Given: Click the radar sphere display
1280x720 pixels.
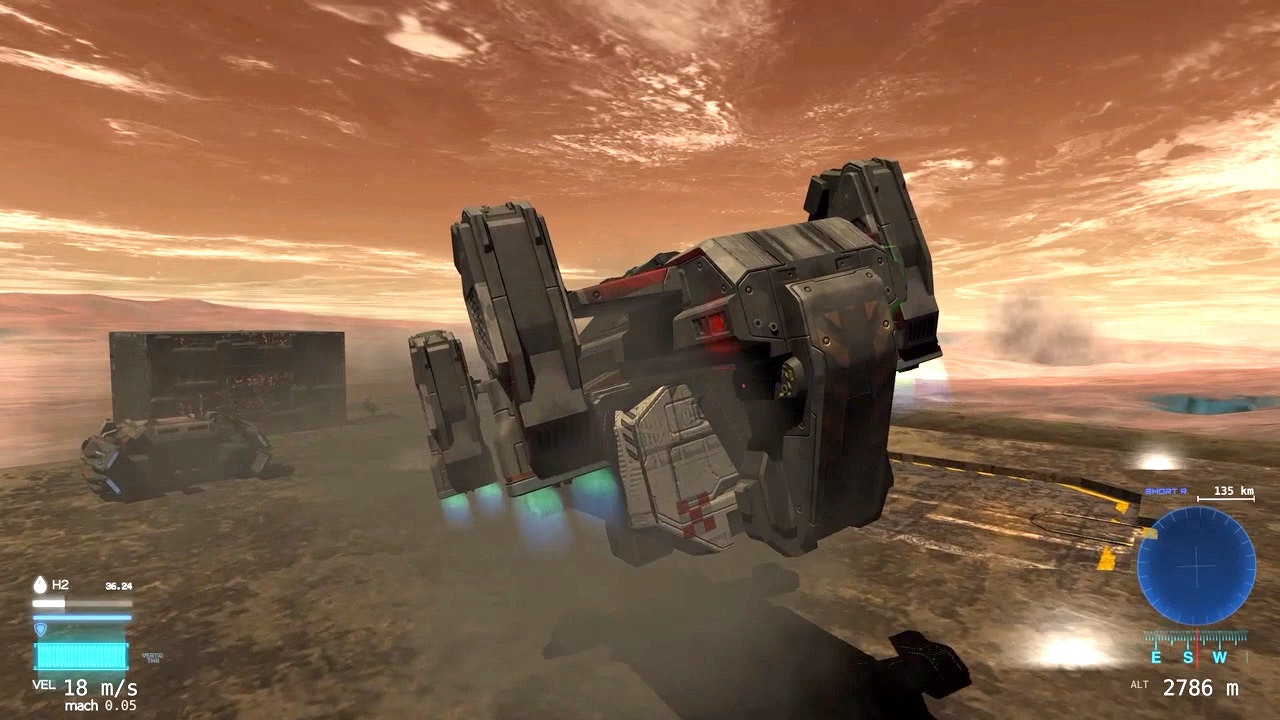Looking at the screenshot, I should click(x=1196, y=564).
